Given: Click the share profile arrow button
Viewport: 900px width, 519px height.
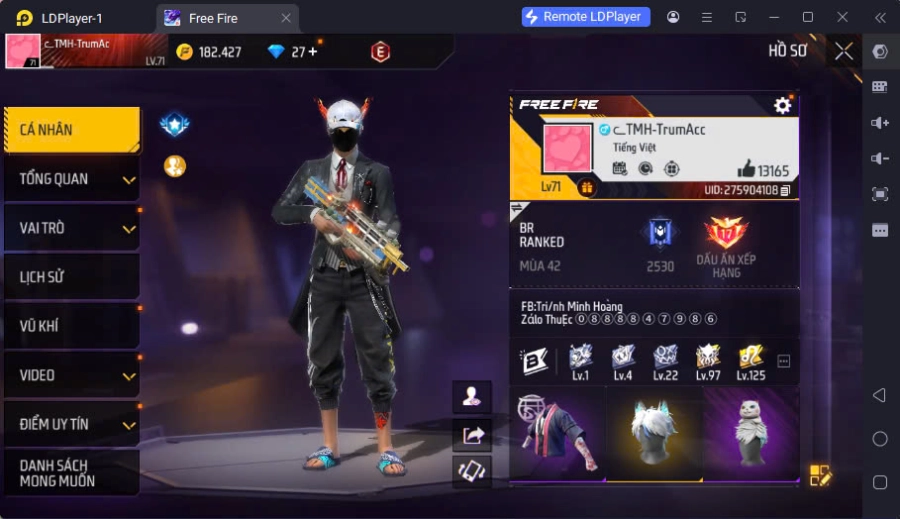Looking at the screenshot, I should [x=472, y=435].
